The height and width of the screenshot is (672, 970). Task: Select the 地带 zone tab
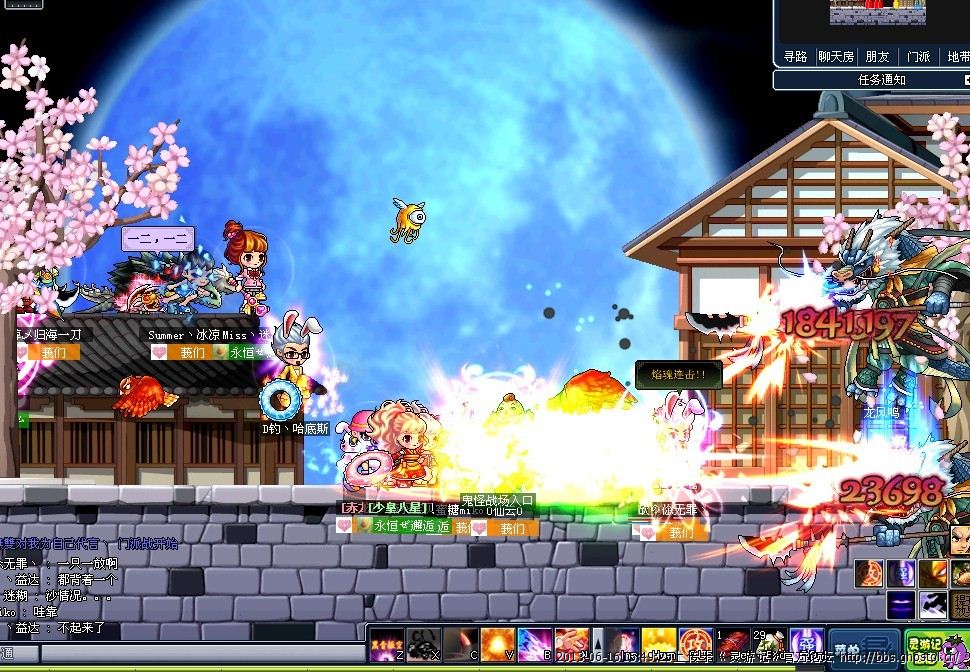point(957,57)
